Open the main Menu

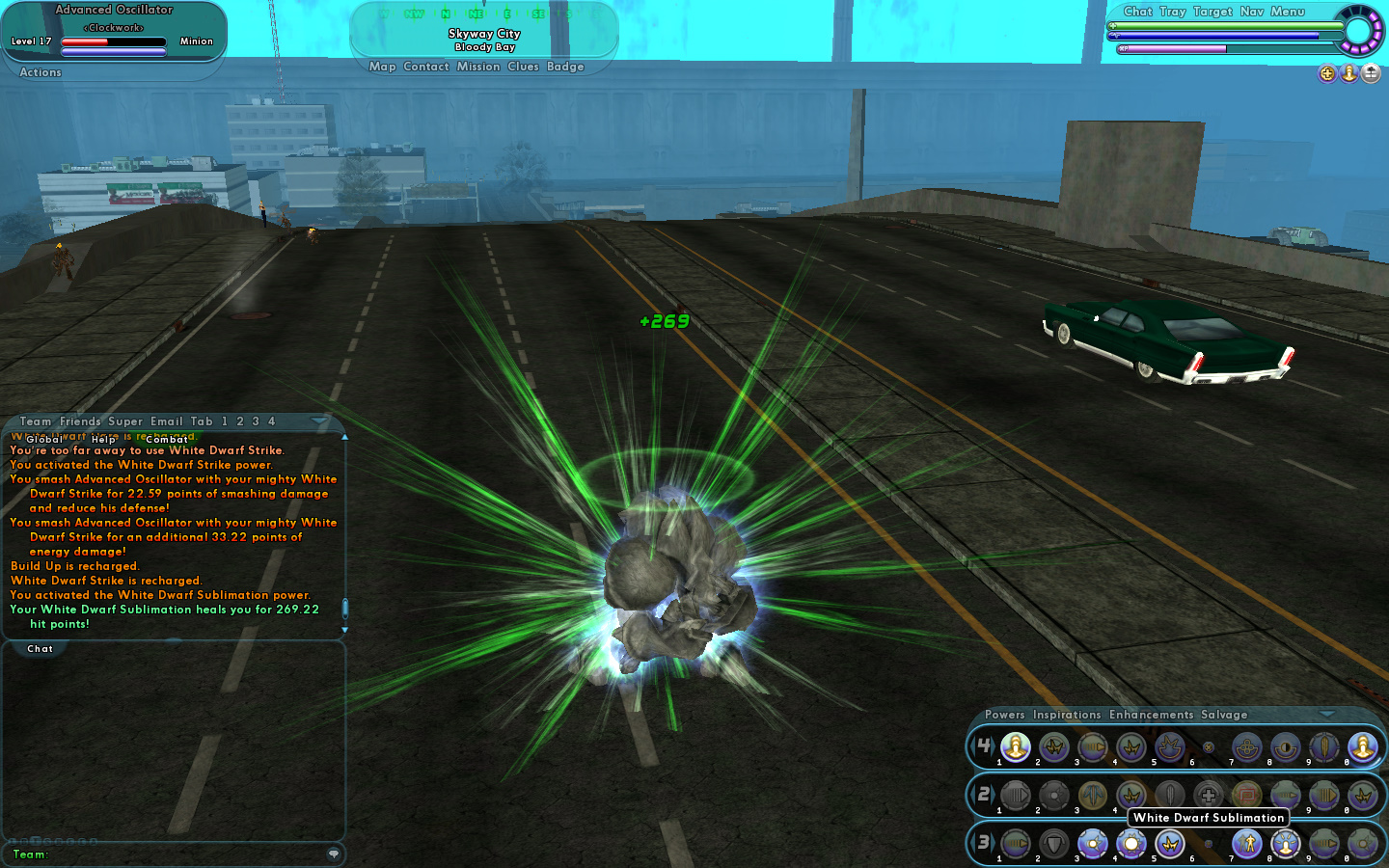click(x=1287, y=12)
